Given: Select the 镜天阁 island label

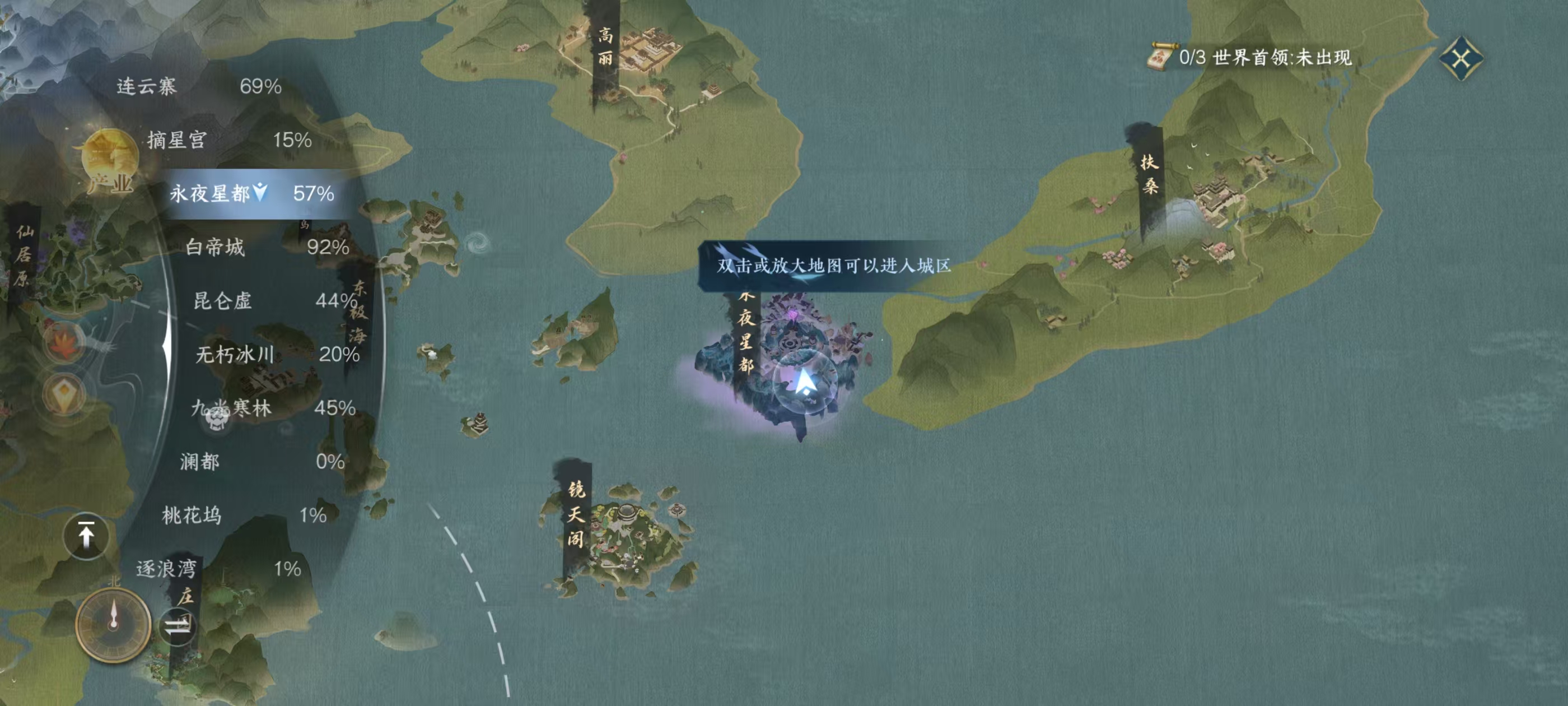Looking at the screenshot, I should 576,513.
